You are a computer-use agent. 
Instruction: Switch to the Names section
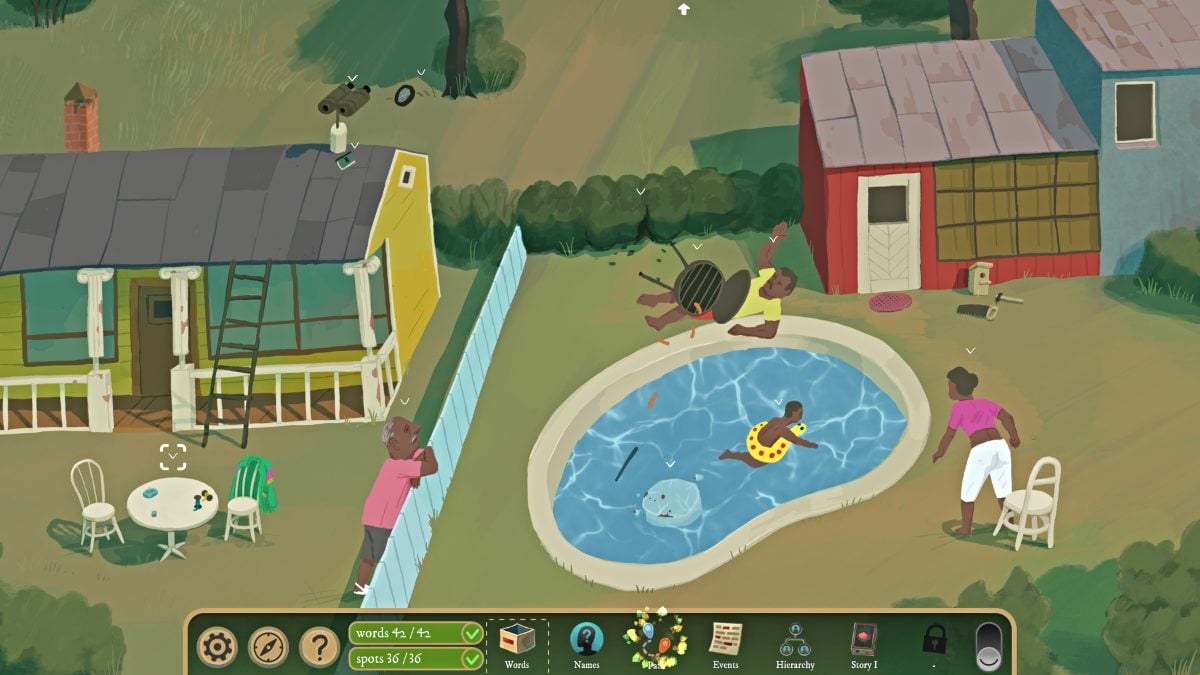coord(587,645)
